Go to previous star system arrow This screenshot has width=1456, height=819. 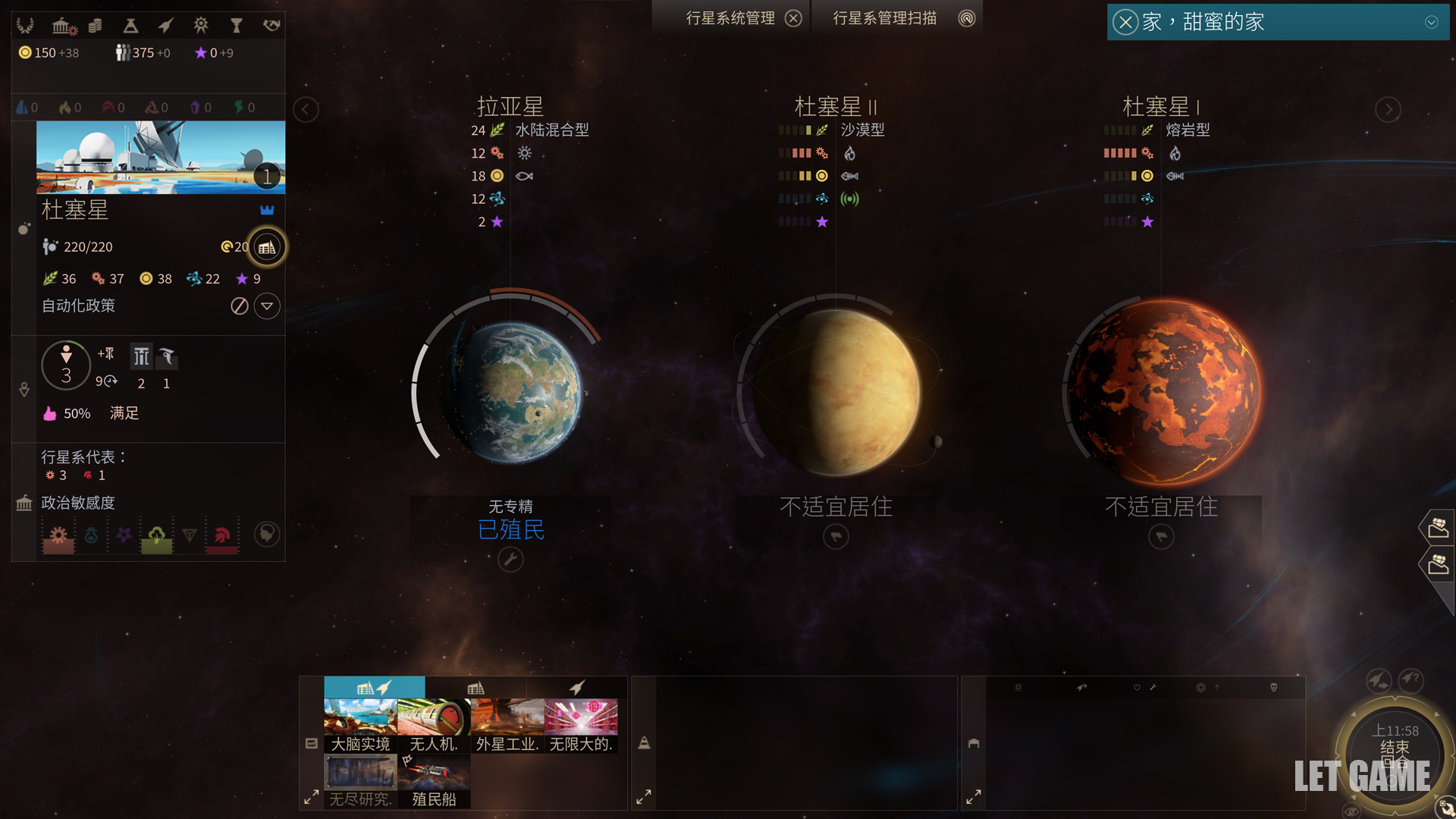point(306,109)
